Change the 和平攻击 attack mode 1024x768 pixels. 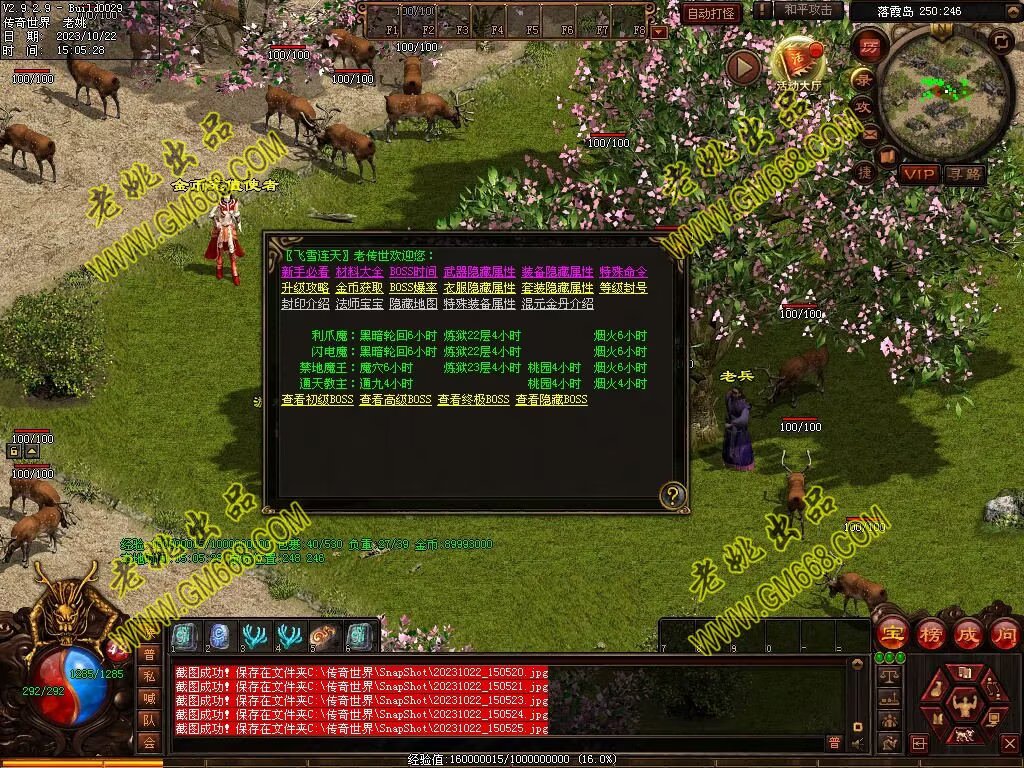(808, 10)
